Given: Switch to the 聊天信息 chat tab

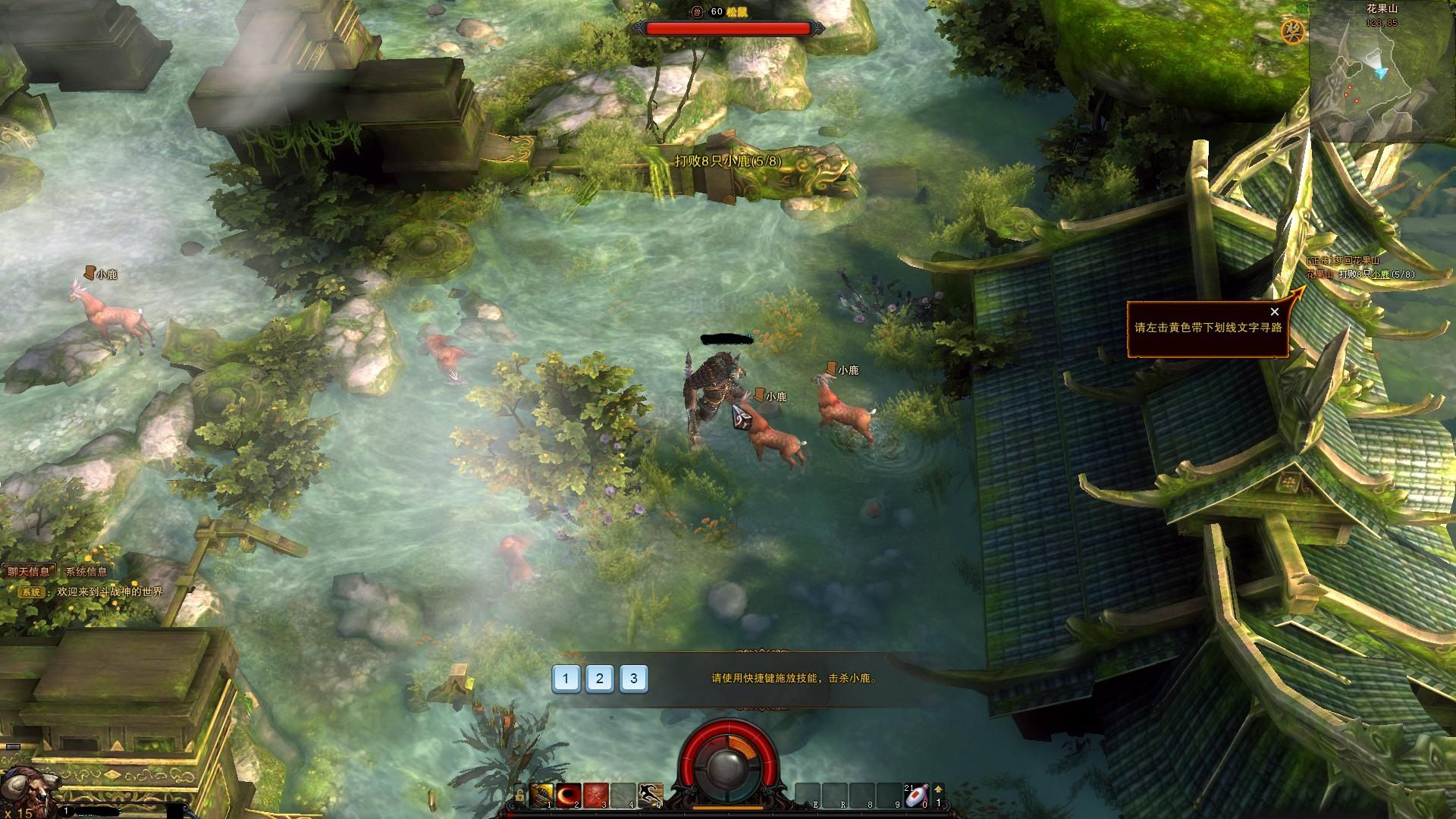Looking at the screenshot, I should tap(29, 572).
